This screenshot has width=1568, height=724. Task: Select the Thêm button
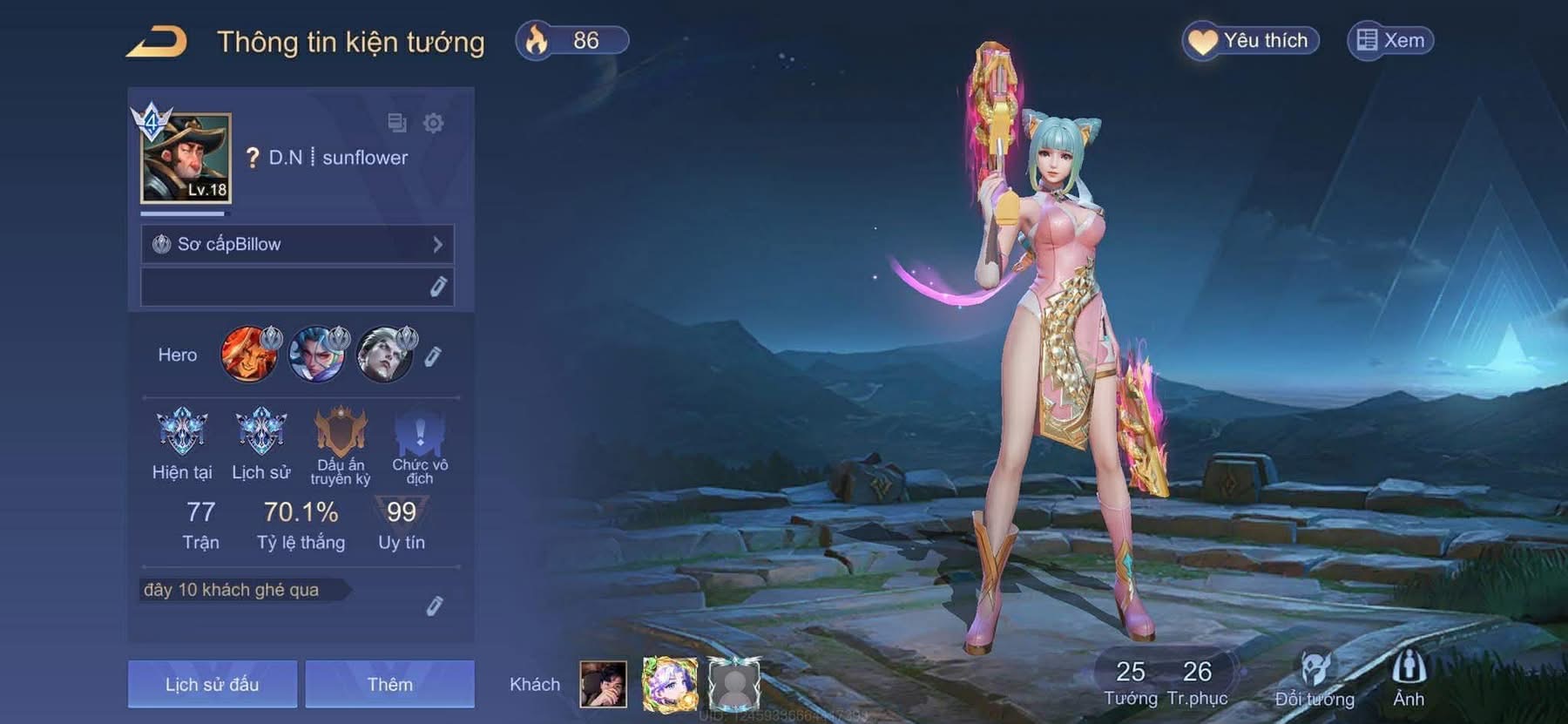pos(389,684)
